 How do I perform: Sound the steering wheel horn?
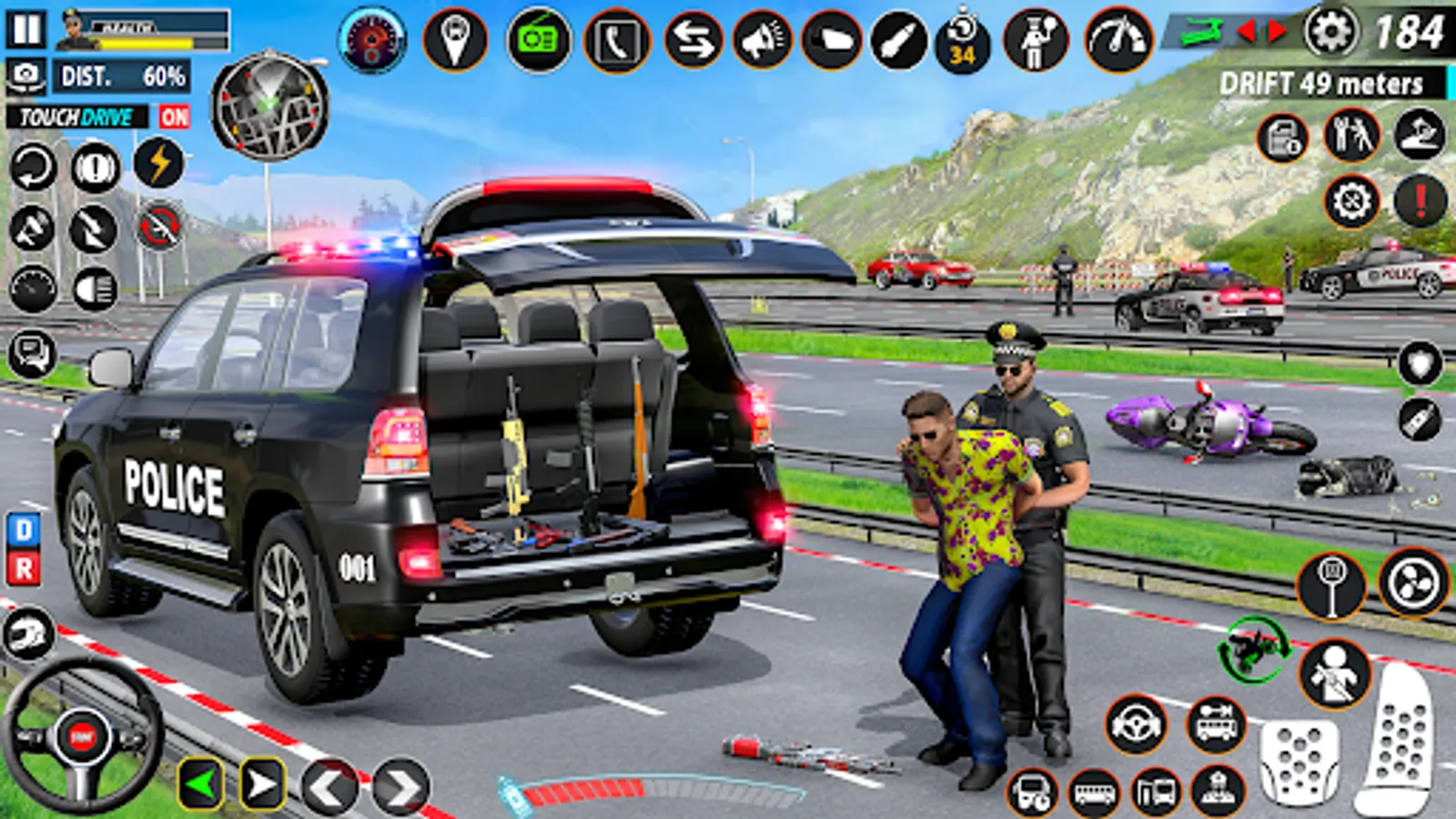click(82, 736)
